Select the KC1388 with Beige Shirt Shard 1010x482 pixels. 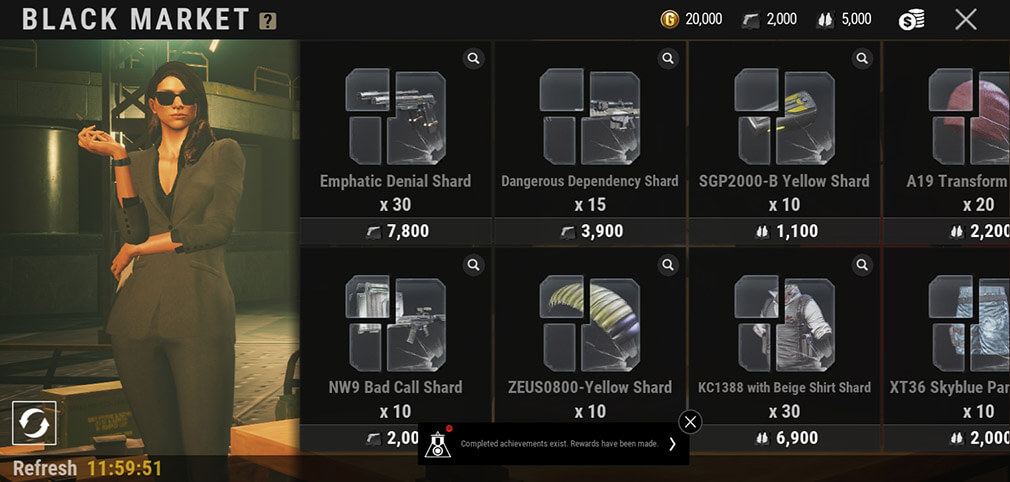(784, 324)
